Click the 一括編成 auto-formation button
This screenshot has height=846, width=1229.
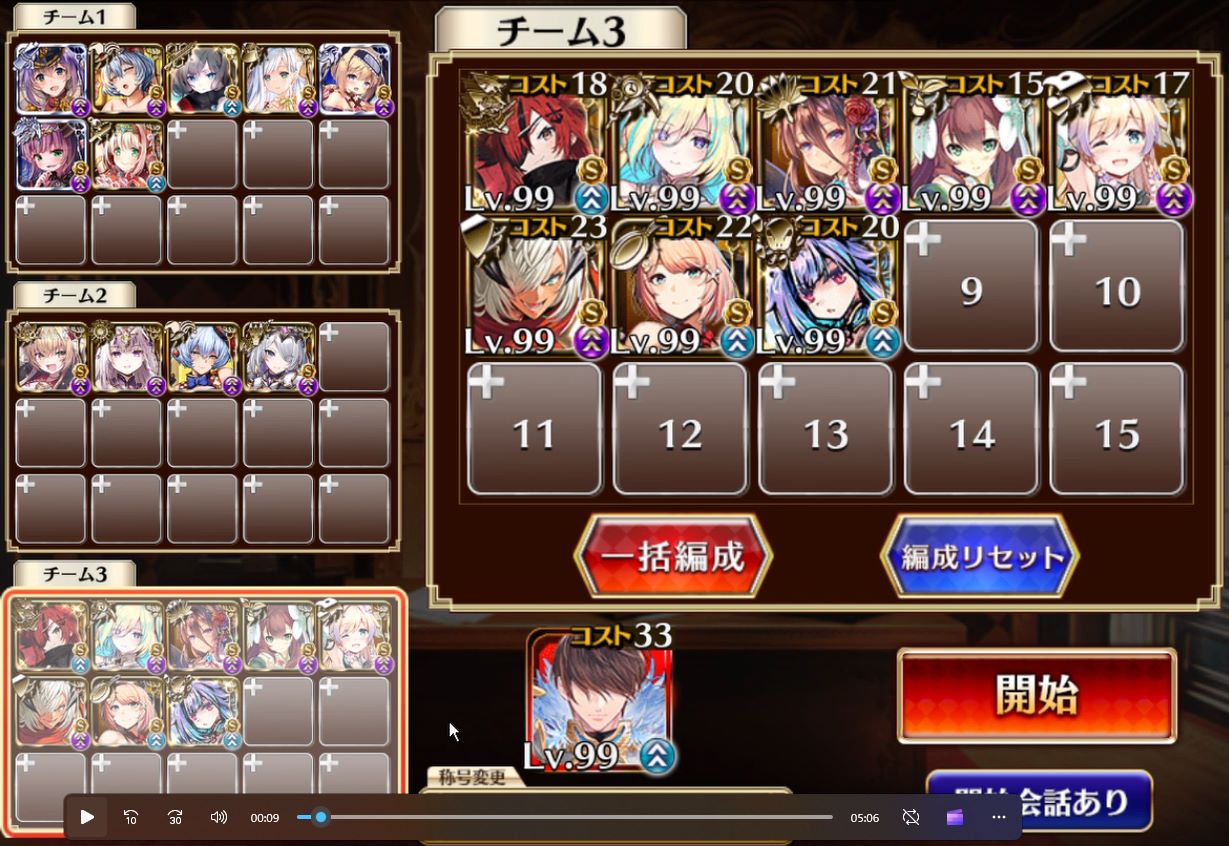[x=673, y=557]
